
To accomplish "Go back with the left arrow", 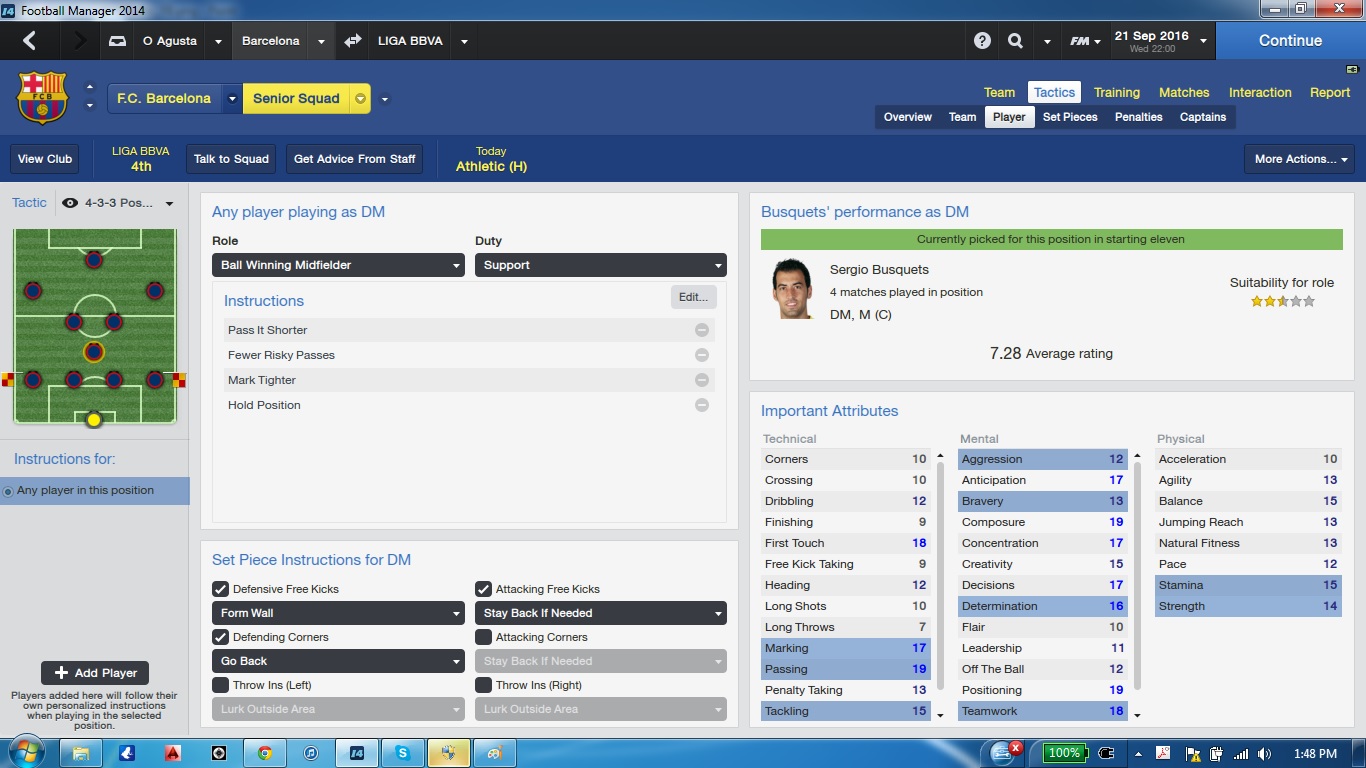I will (x=29, y=41).
